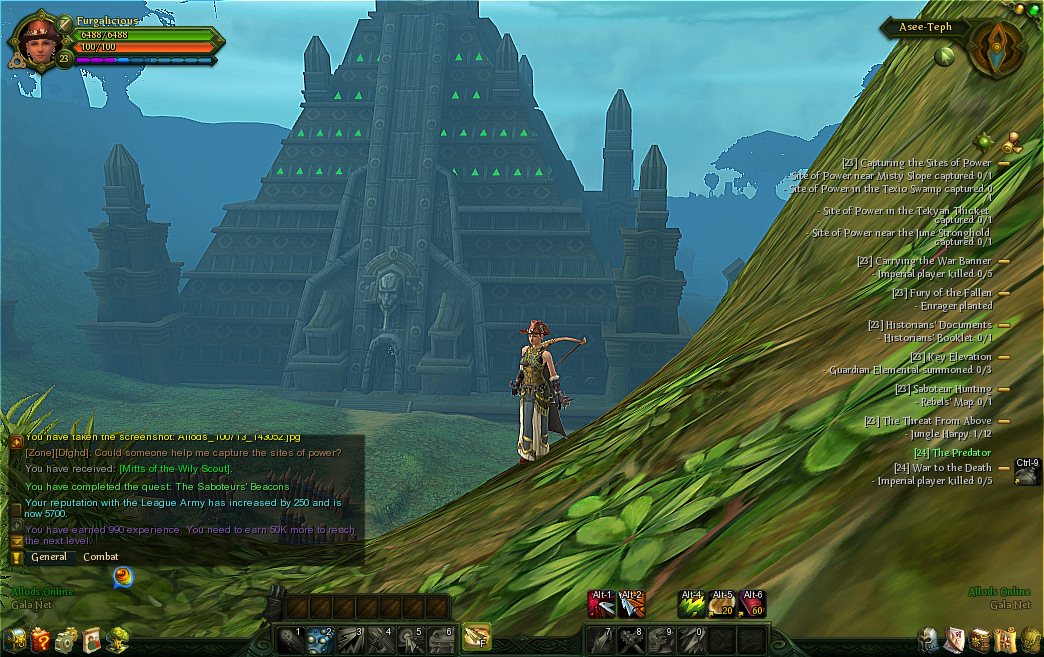Open the gears settings icon

coord(67,638)
